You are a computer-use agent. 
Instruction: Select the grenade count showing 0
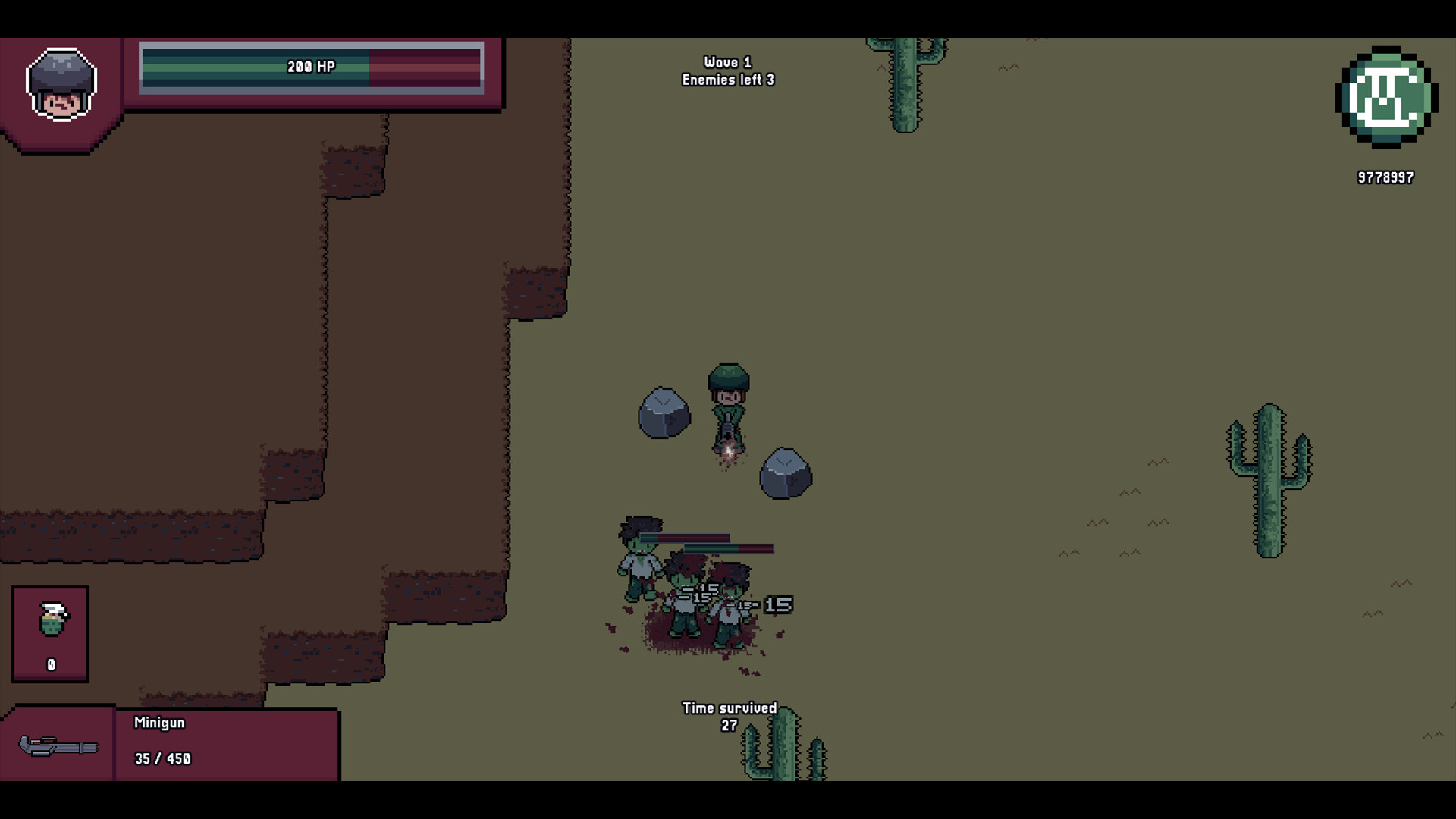click(x=50, y=663)
